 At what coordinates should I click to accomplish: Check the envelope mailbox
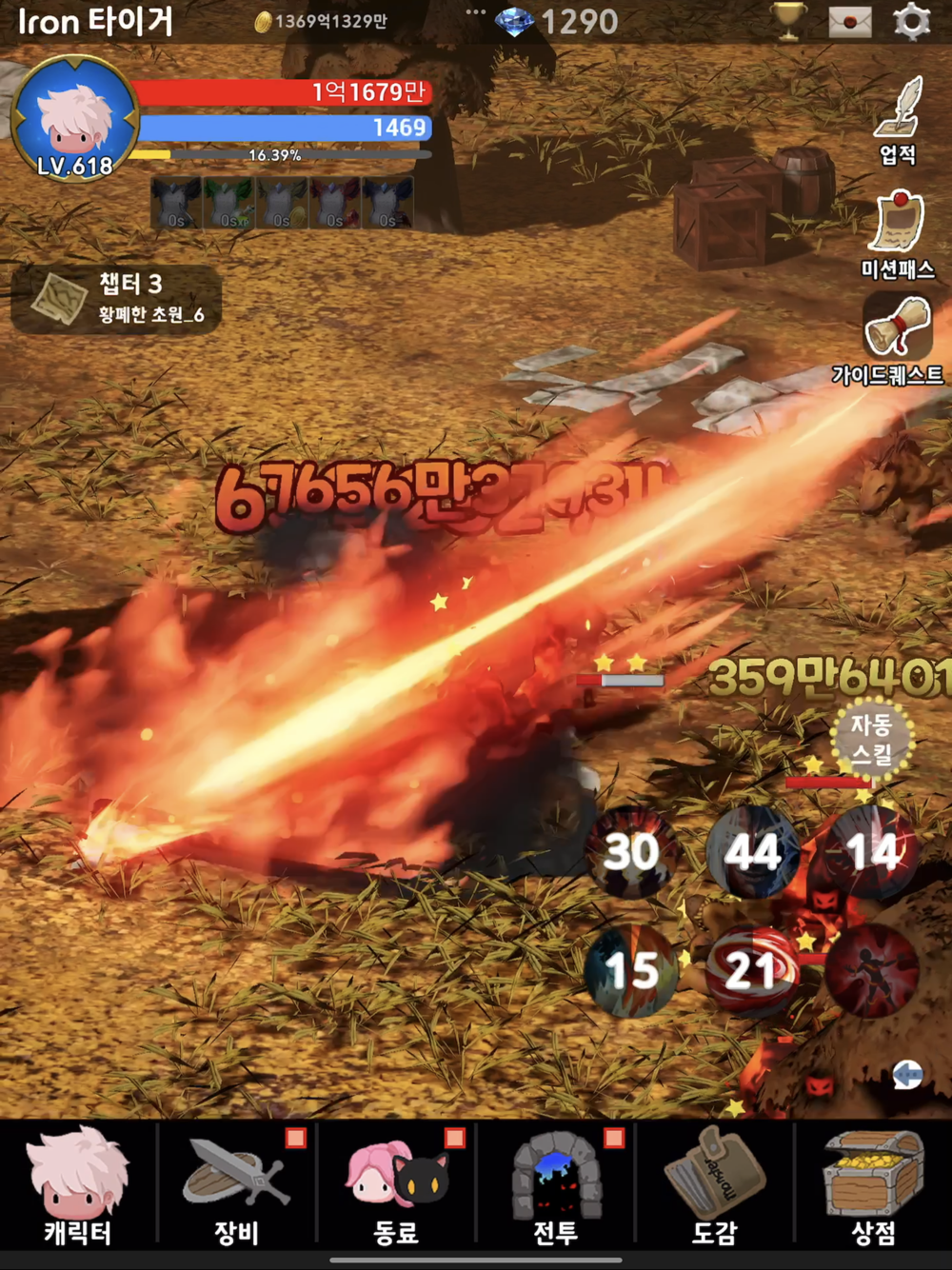(850, 21)
